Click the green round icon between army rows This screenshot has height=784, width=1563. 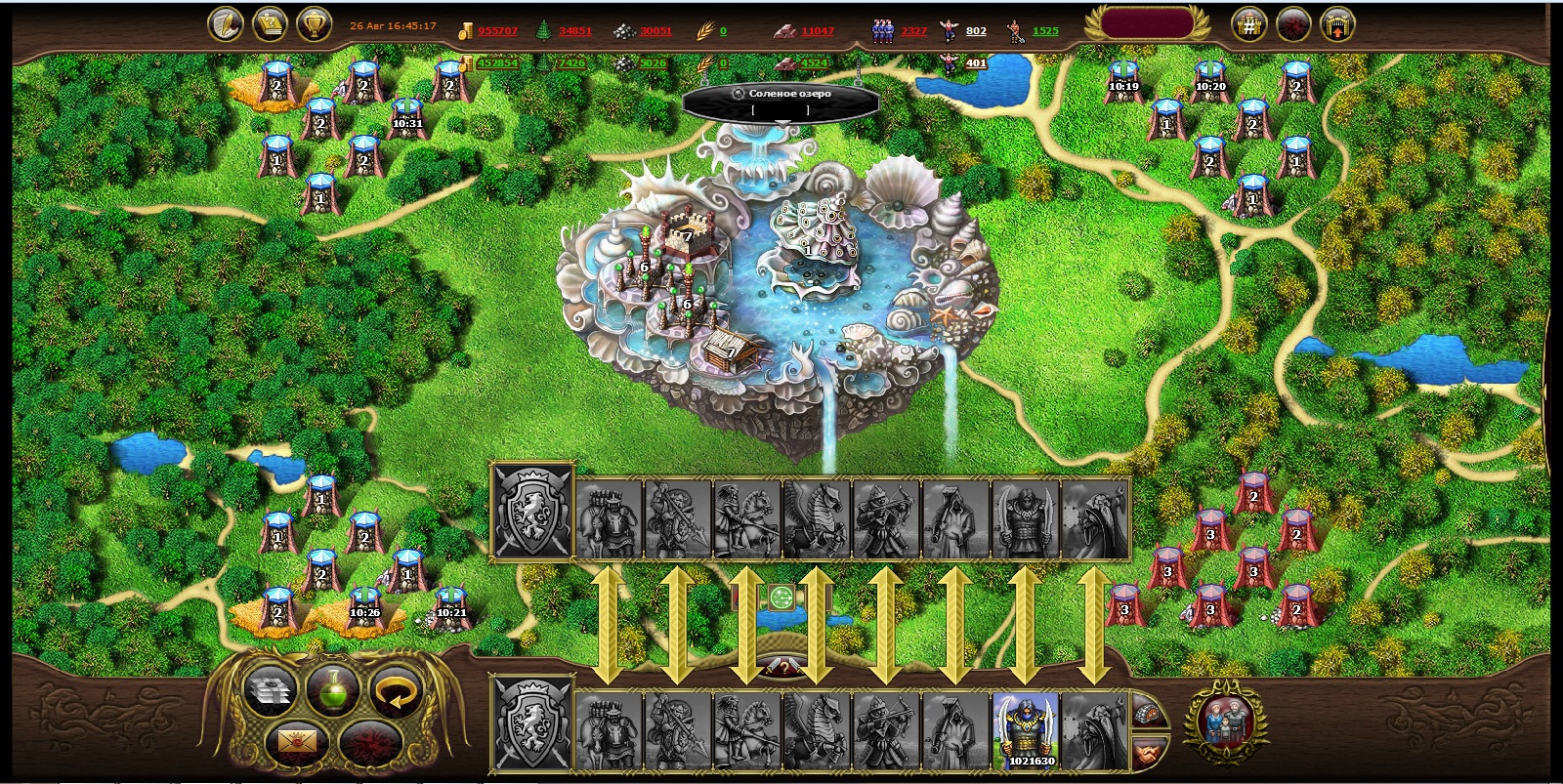point(781,598)
